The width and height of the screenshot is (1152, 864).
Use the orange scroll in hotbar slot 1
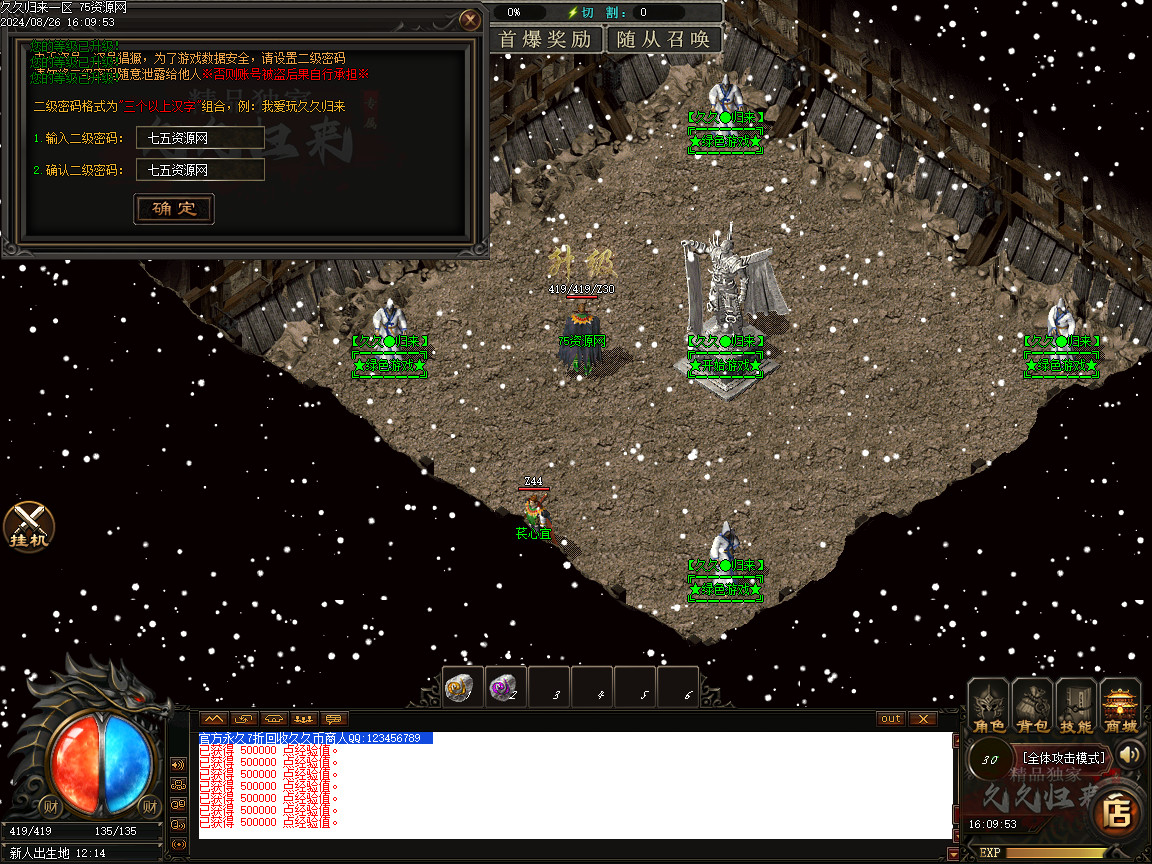click(x=463, y=687)
